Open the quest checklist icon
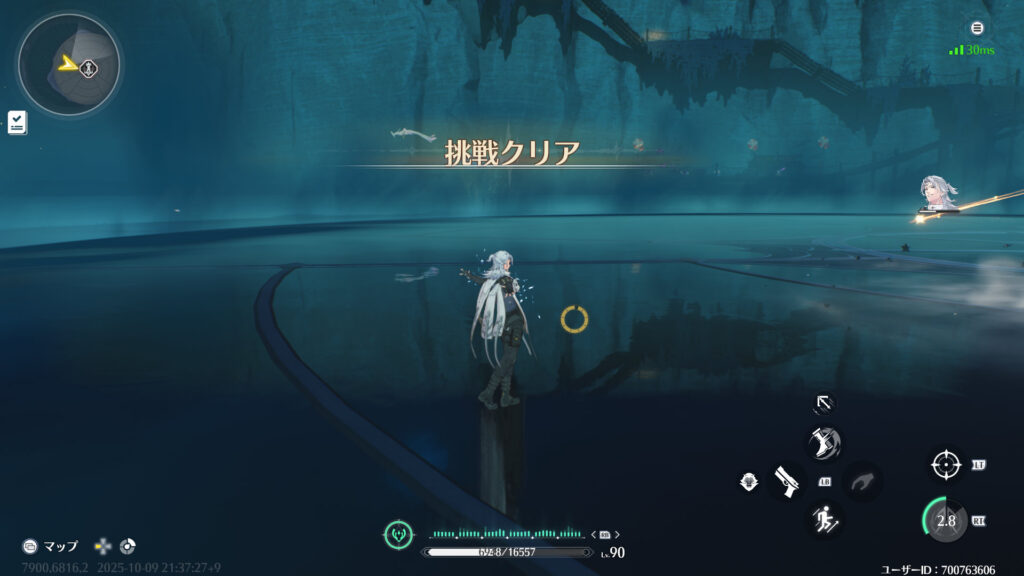Viewport: 1024px width, 576px height. click(17, 123)
